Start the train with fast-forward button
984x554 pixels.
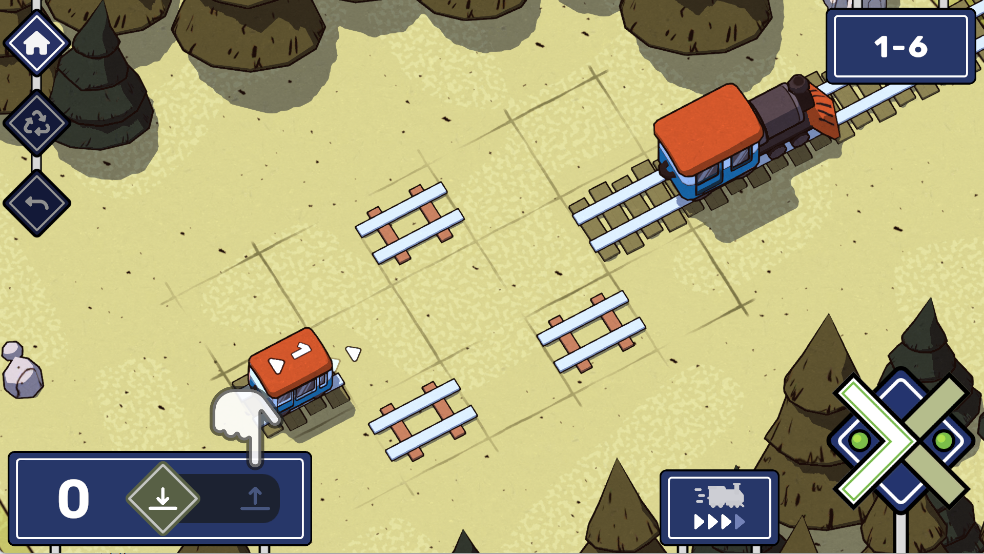click(x=719, y=508)
